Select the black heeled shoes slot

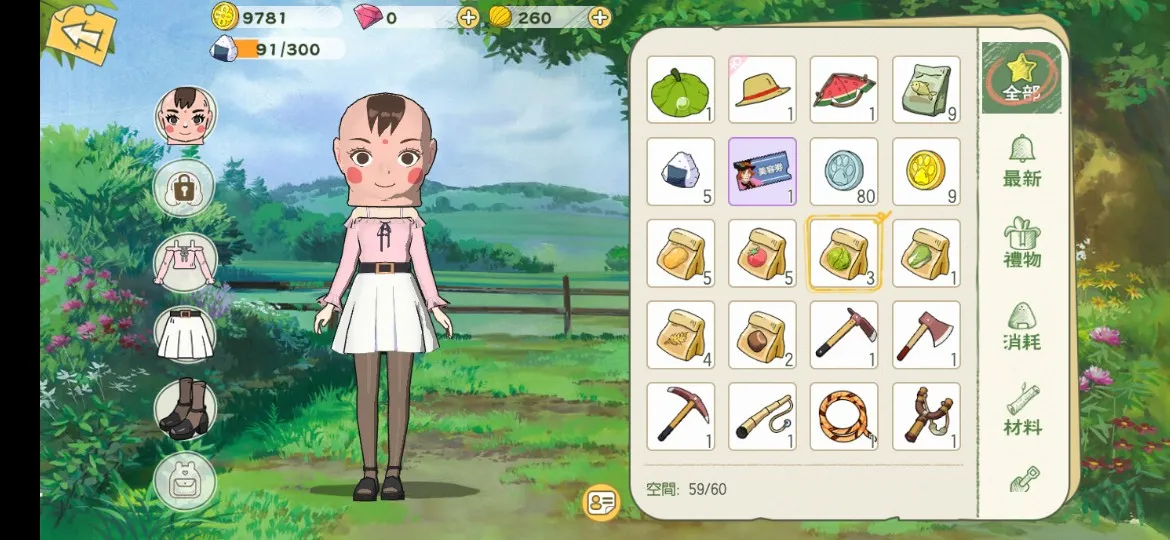(184, 408)
